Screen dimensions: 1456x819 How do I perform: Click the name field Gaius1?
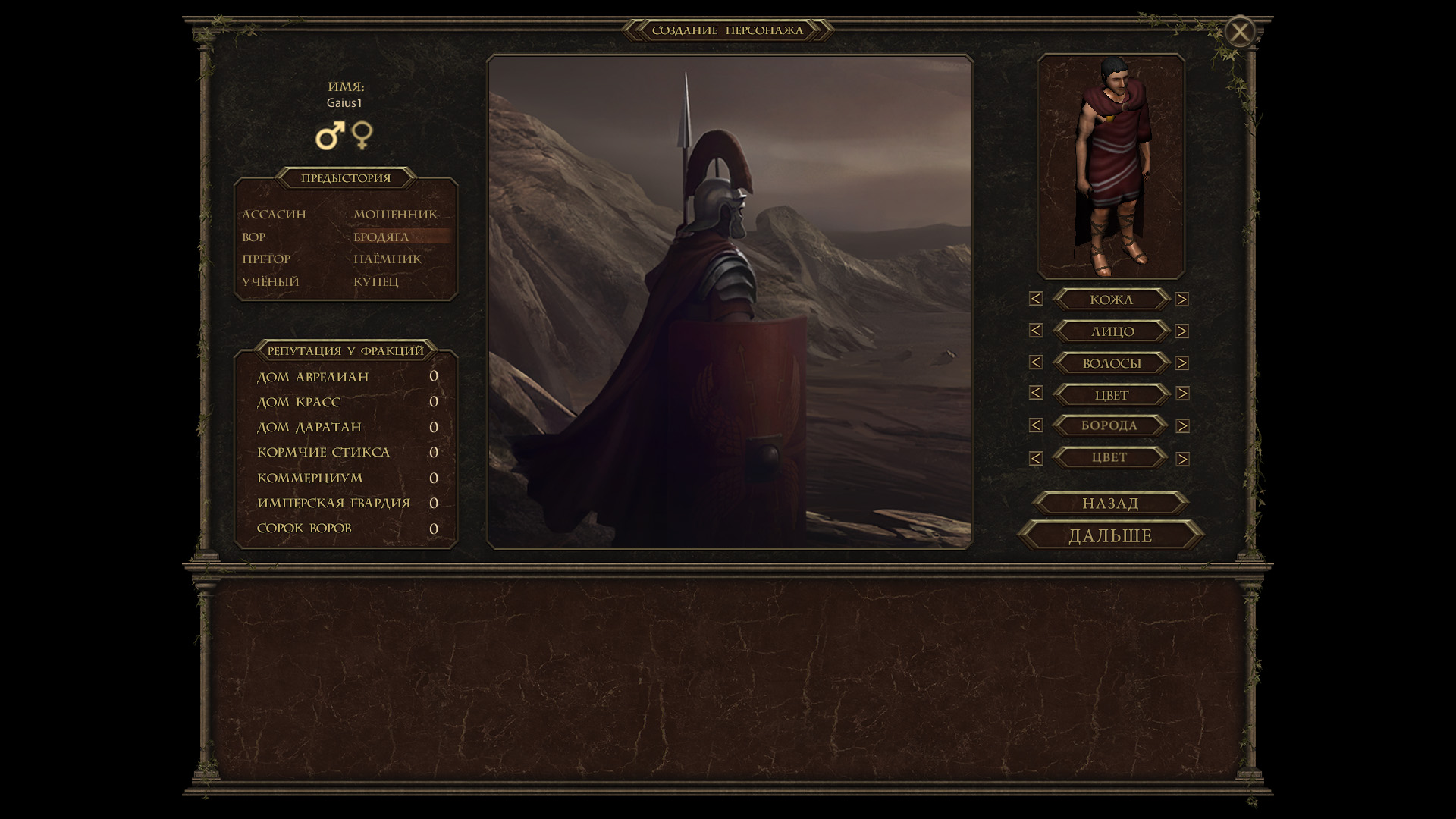(x=345, y=103)
